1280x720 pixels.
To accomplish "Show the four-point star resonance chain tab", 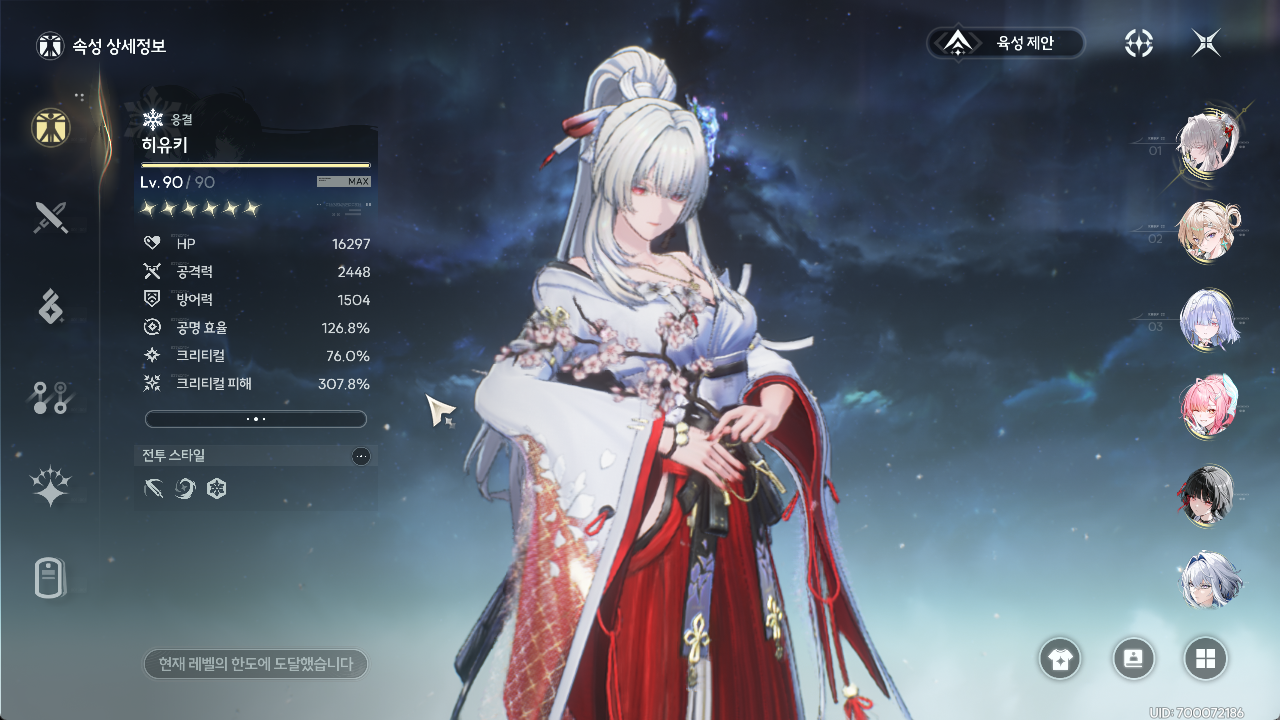I will coord(51,487).
